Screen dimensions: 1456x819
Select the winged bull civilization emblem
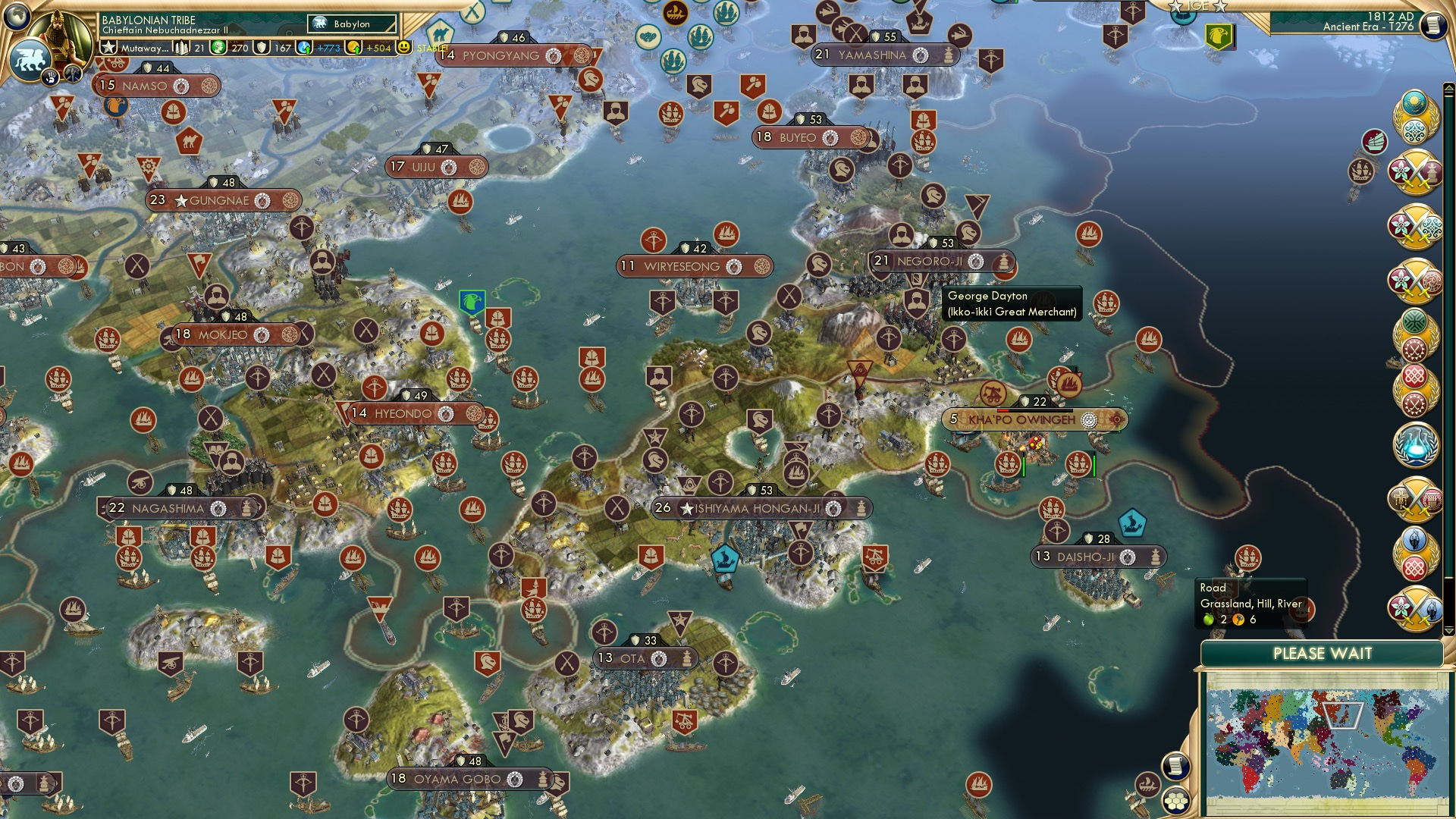29,59
